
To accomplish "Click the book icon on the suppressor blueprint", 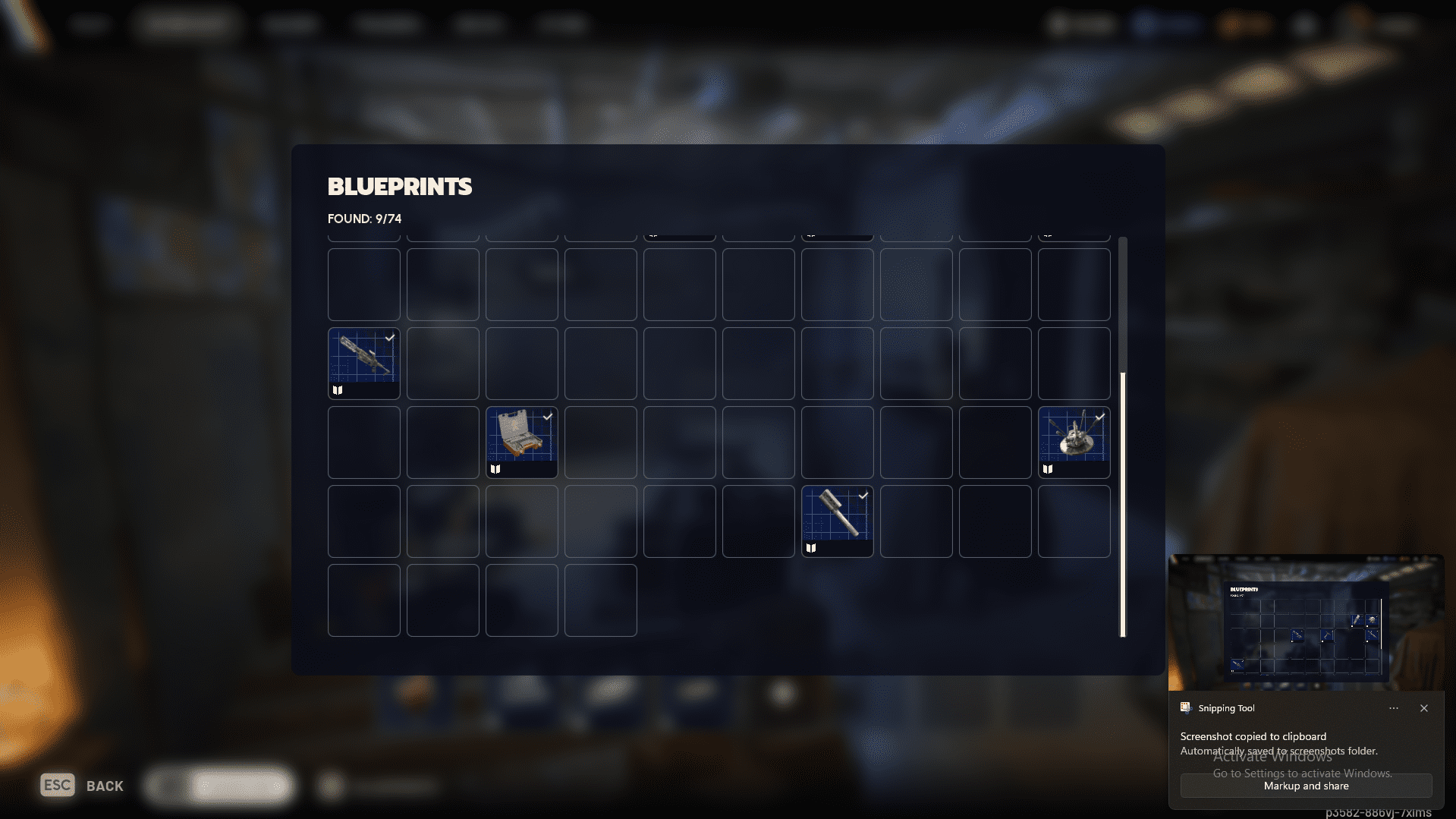I will (811, 547).
